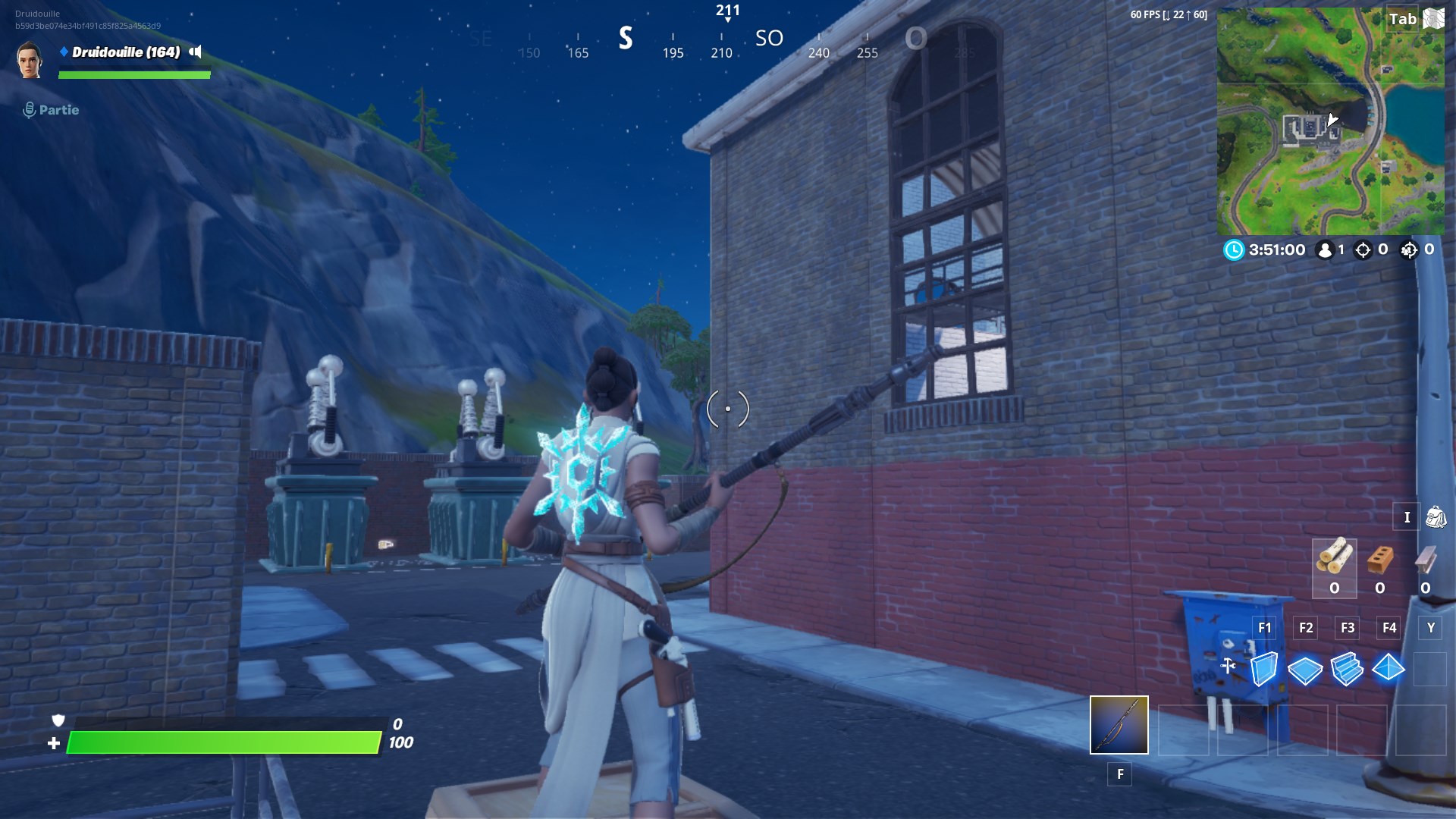Image resolution: width=1456 pixels, height=819 pixels.
Task: Select the roof build piece (F4)
Action: (1390, 668)
